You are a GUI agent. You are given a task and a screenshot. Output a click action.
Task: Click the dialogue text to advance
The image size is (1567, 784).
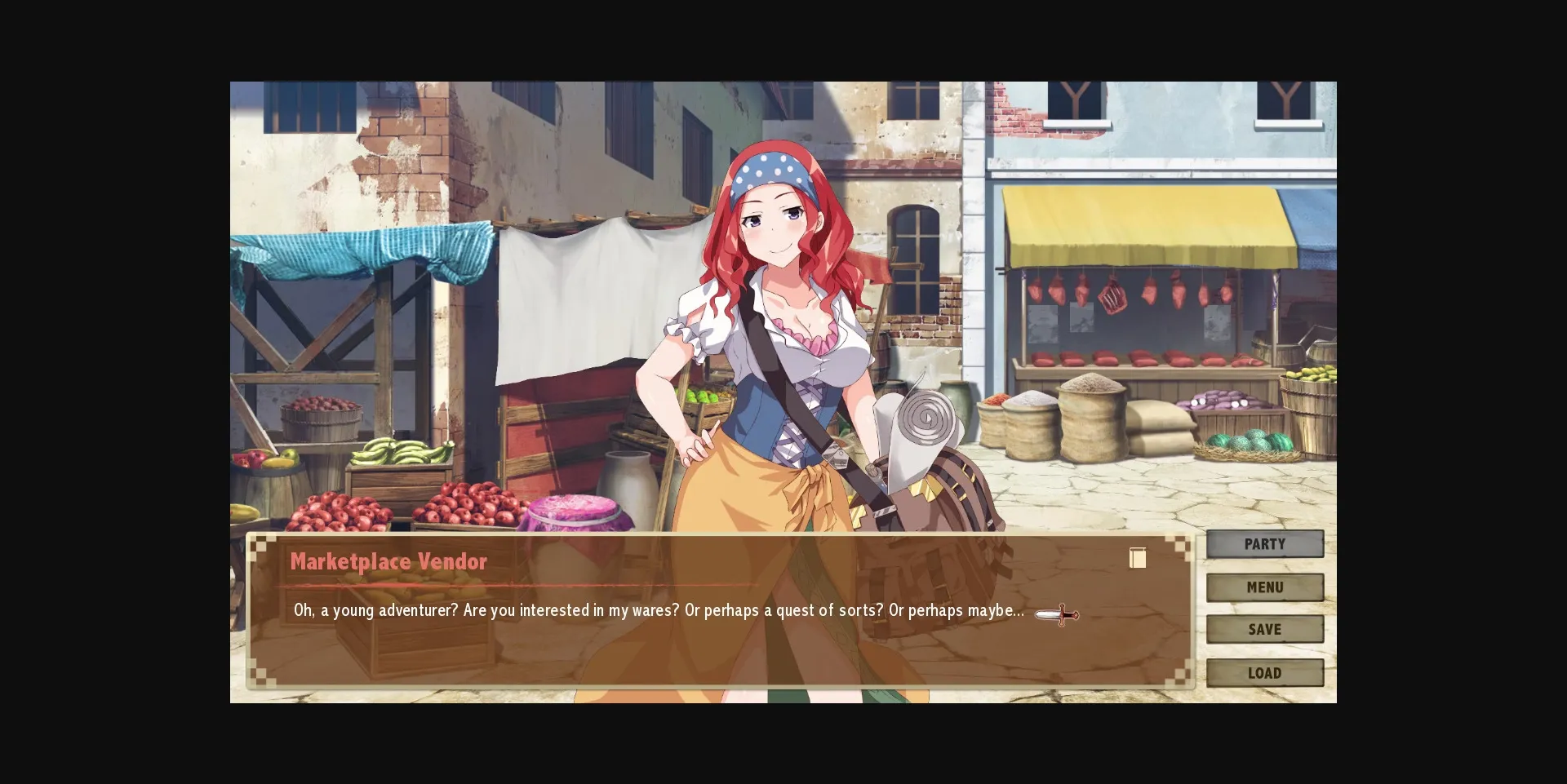[x=653, y=609]
